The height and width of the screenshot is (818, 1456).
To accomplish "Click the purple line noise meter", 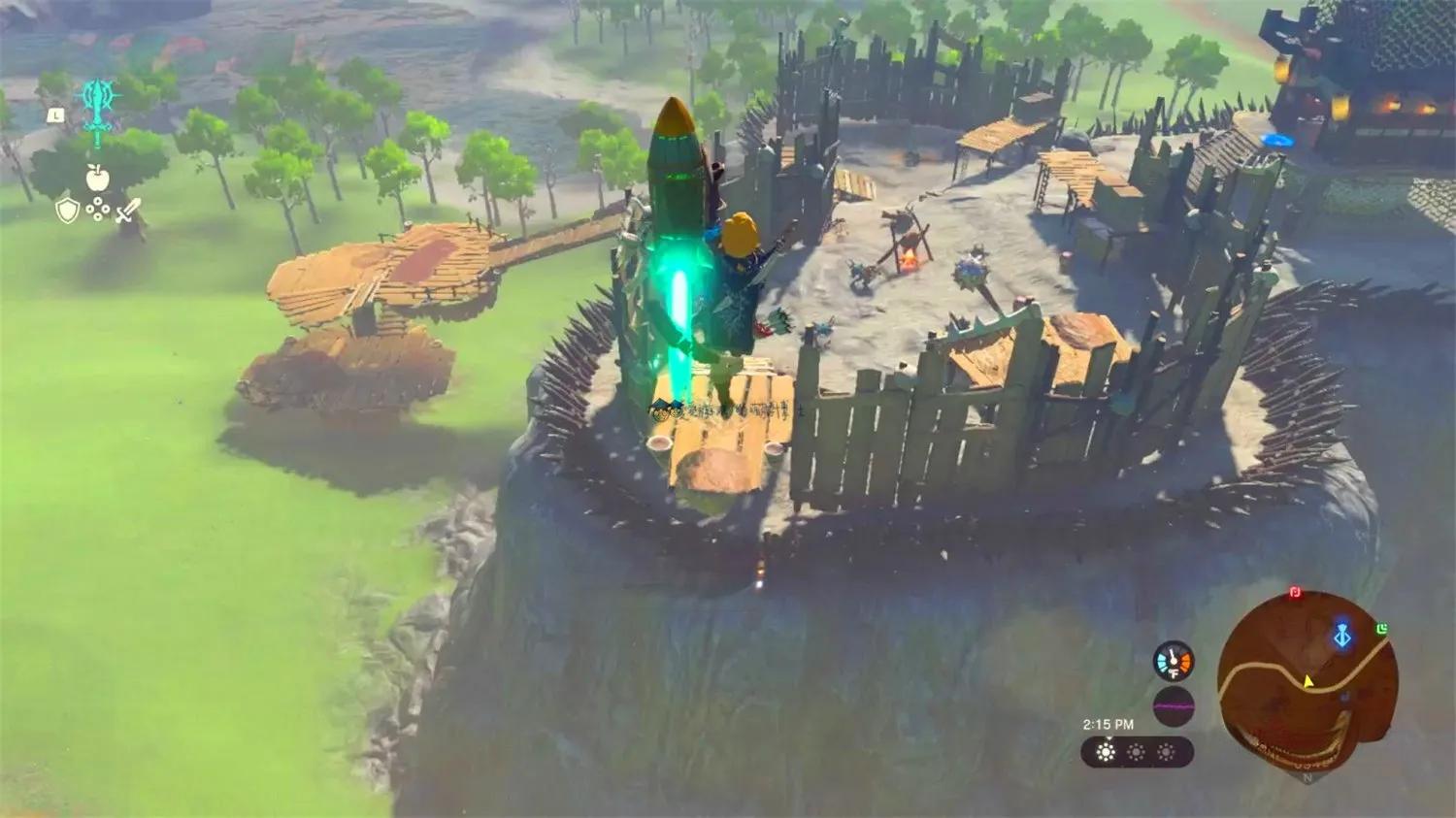I will (1173, 707).
